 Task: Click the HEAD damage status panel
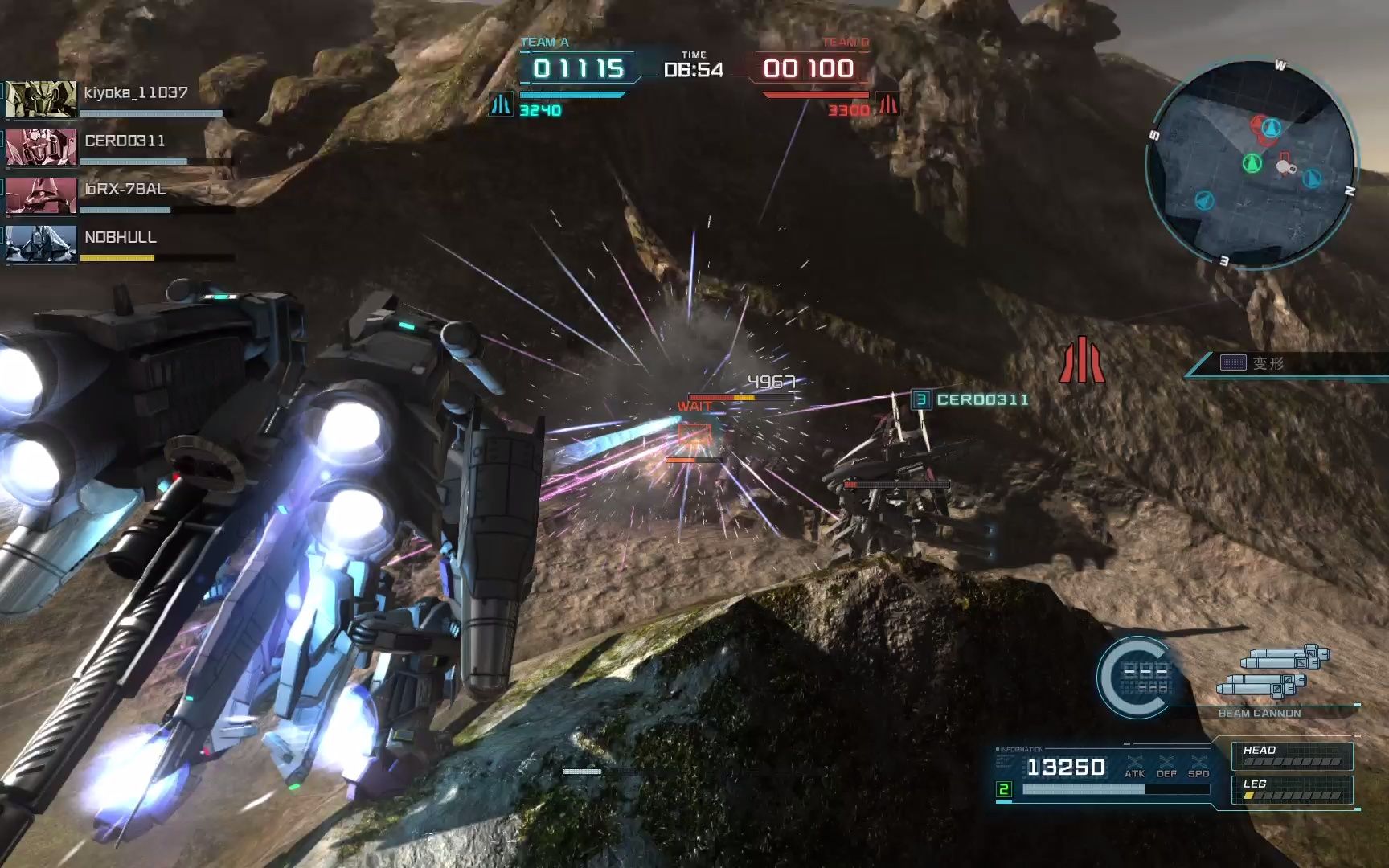pos(1292,756)
